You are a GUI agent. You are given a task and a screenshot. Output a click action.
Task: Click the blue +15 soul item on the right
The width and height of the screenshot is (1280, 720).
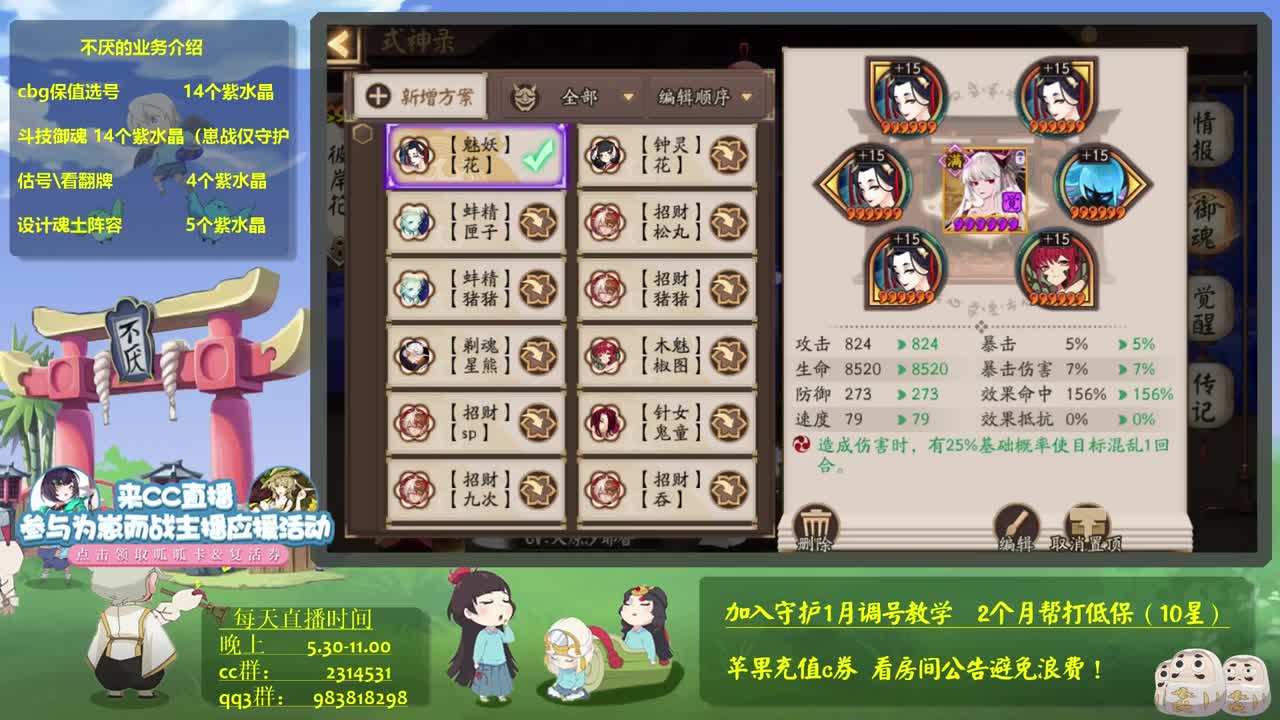coord(1097,186)
